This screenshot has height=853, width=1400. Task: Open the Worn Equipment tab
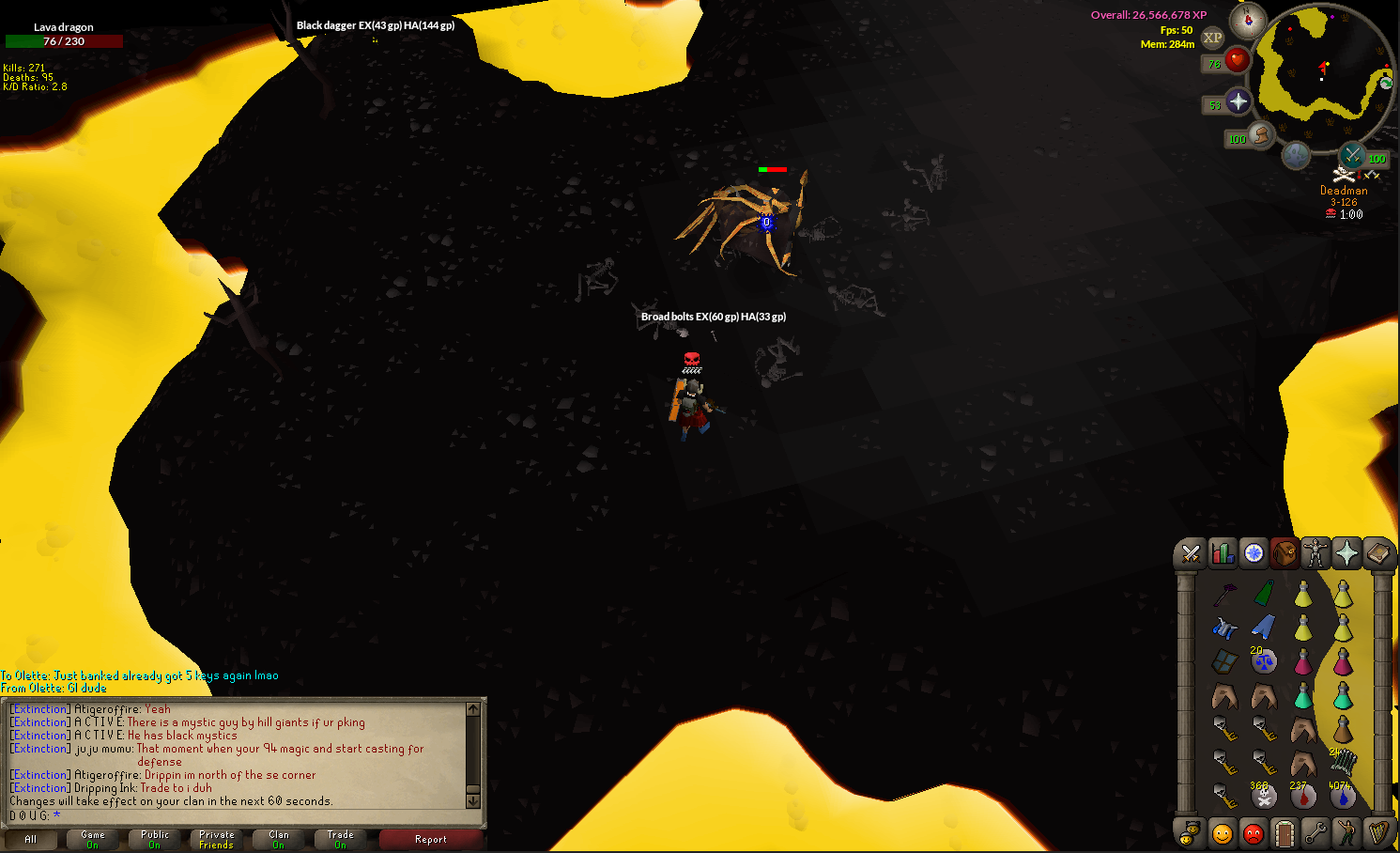[1315, 554]
